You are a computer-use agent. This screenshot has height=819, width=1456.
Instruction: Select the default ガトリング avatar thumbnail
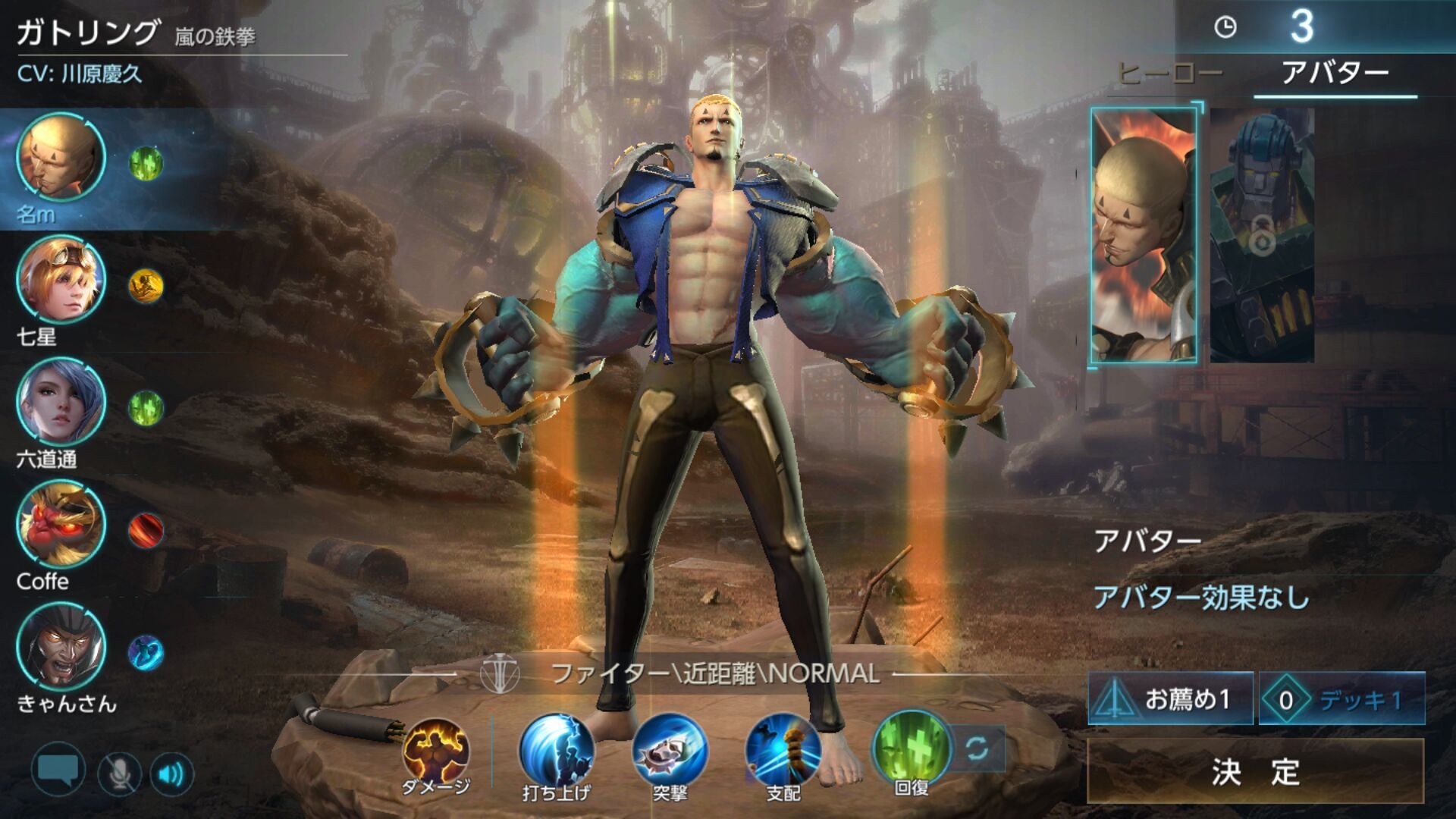tap(1144, 235)
